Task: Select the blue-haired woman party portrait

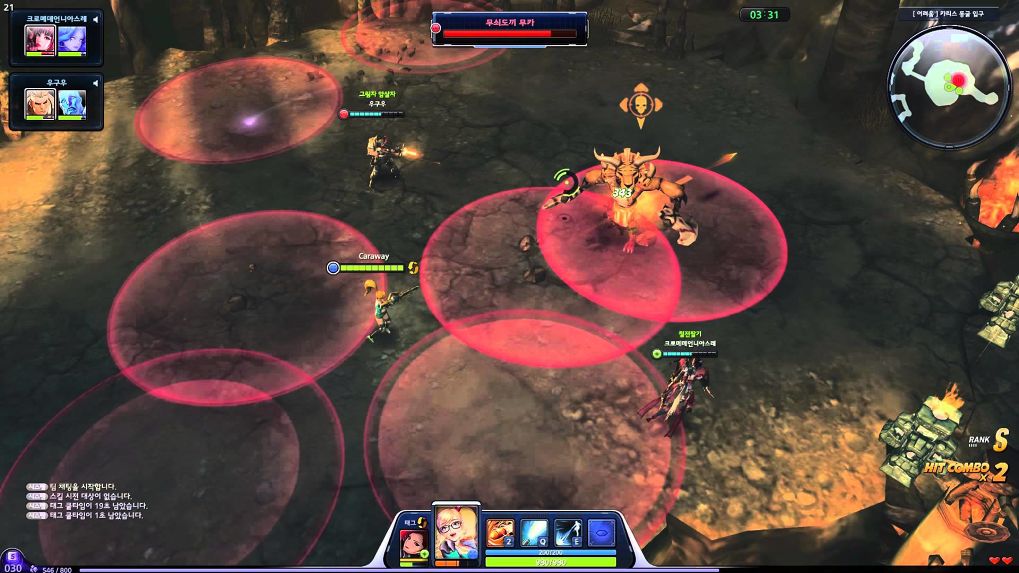Action: [x=71, y=39]
